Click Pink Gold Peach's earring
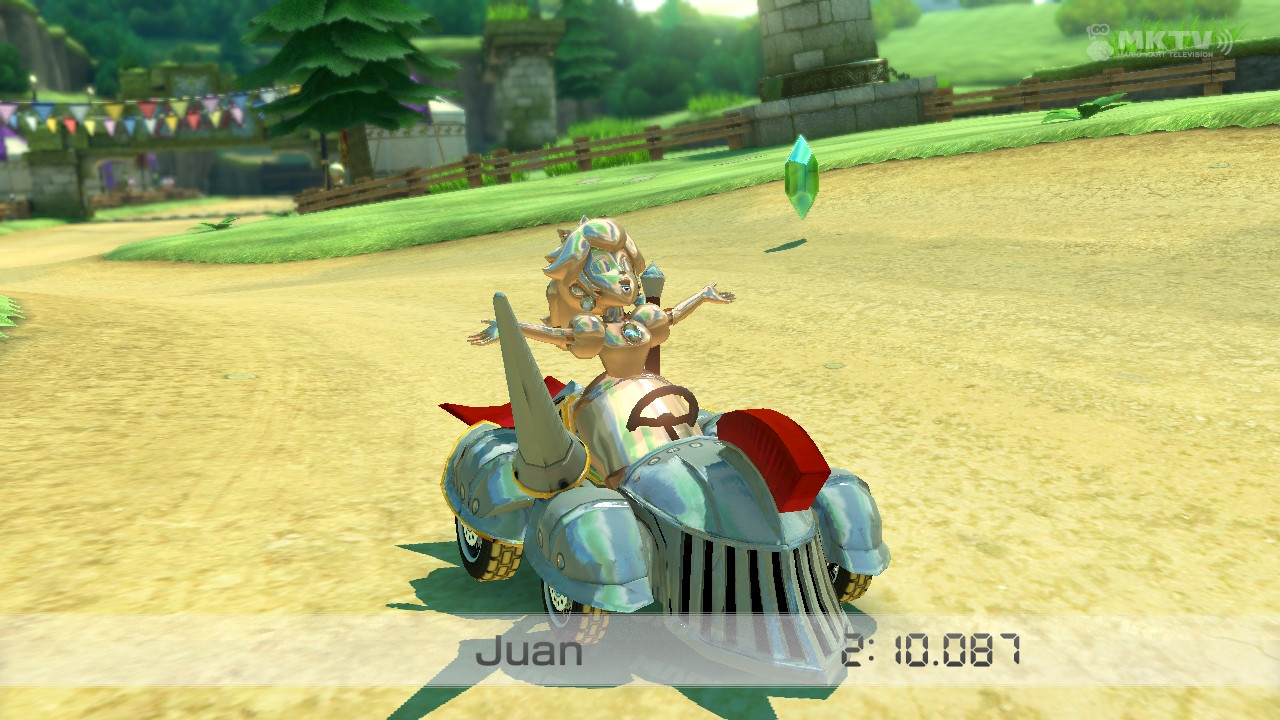 [x=588, y=305]
